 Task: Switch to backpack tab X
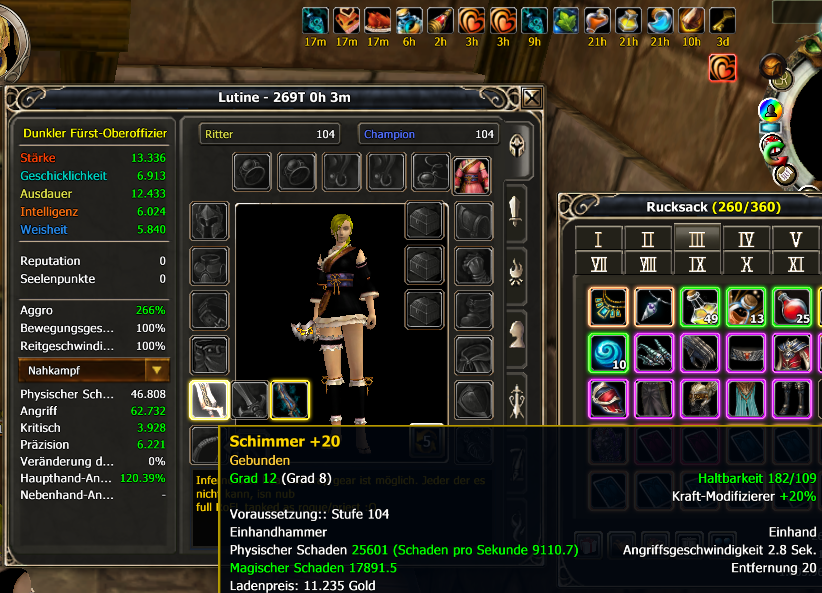(x=746, y=264)
